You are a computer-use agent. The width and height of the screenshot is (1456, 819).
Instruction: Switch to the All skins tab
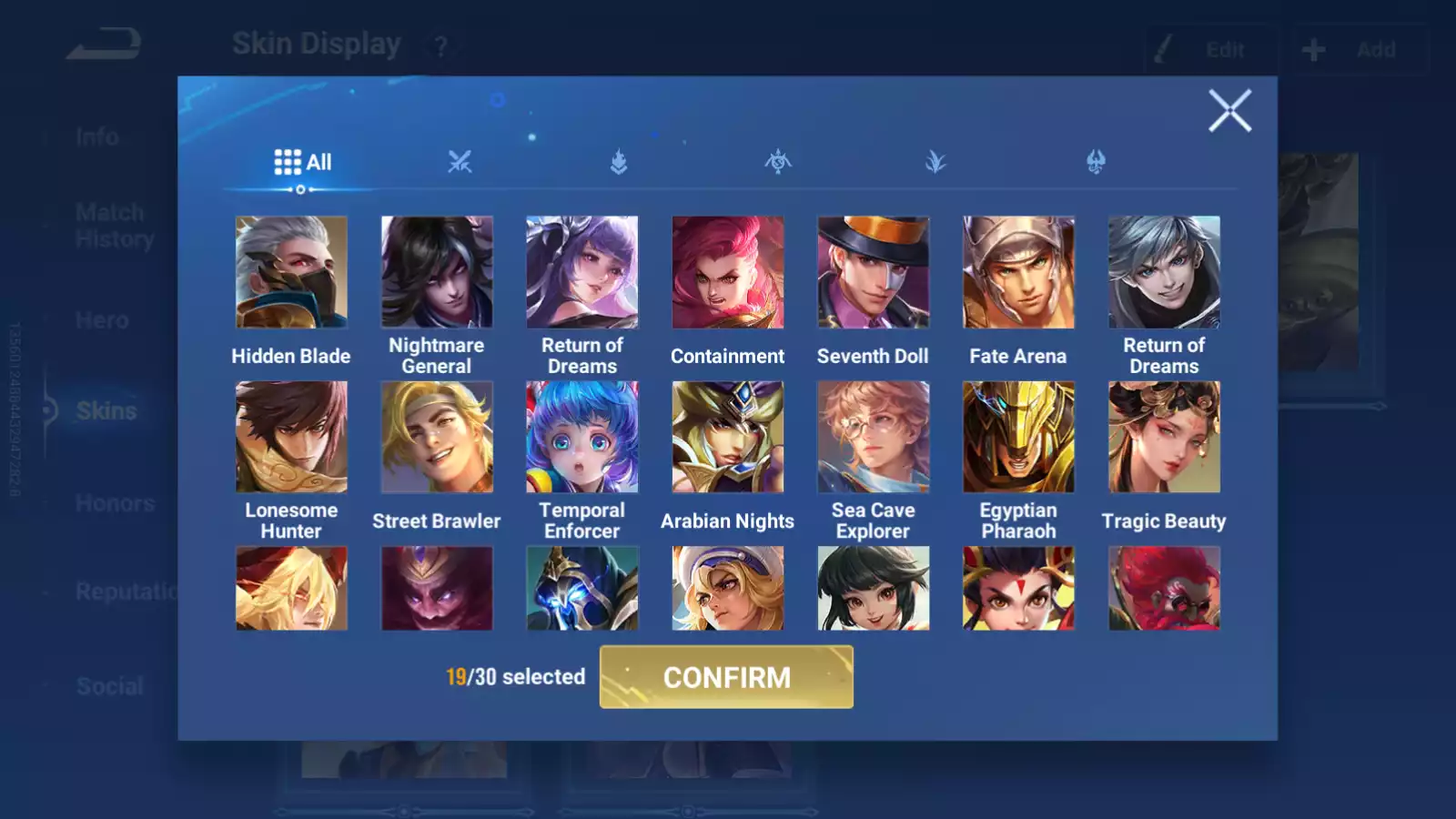303,163
